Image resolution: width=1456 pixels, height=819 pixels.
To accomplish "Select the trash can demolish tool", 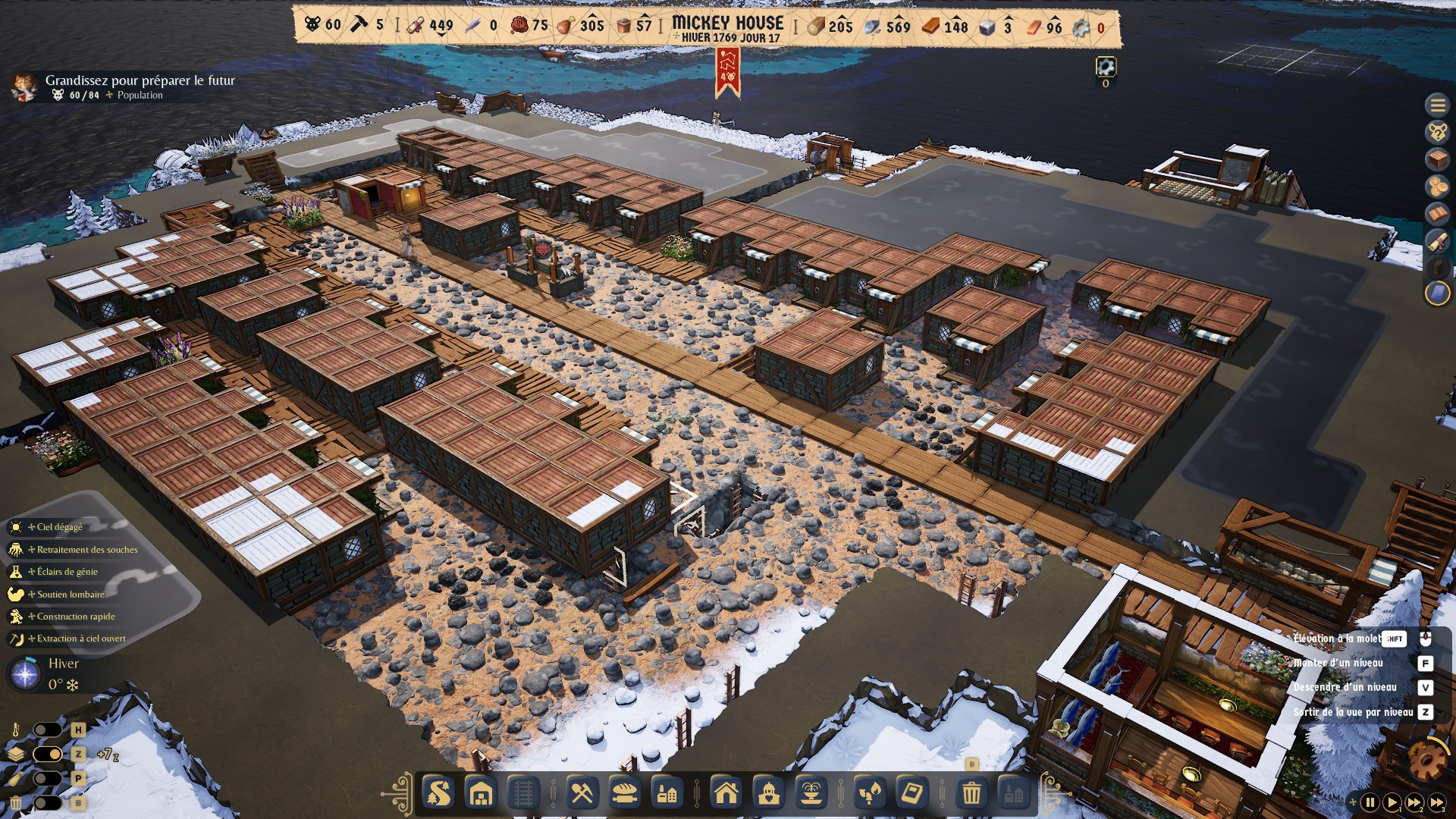I will tap(971, 794).
